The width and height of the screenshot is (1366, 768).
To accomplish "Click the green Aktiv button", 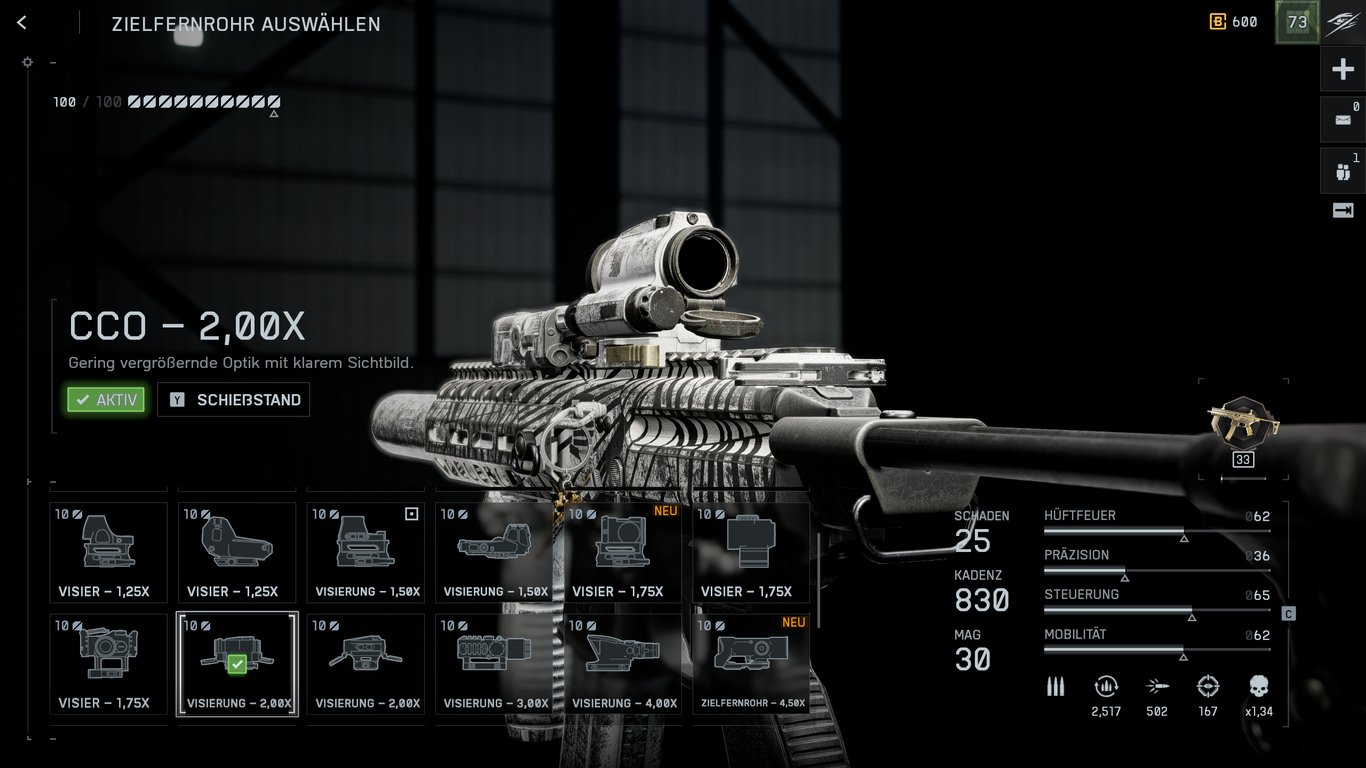I will (x=106, y=400).
